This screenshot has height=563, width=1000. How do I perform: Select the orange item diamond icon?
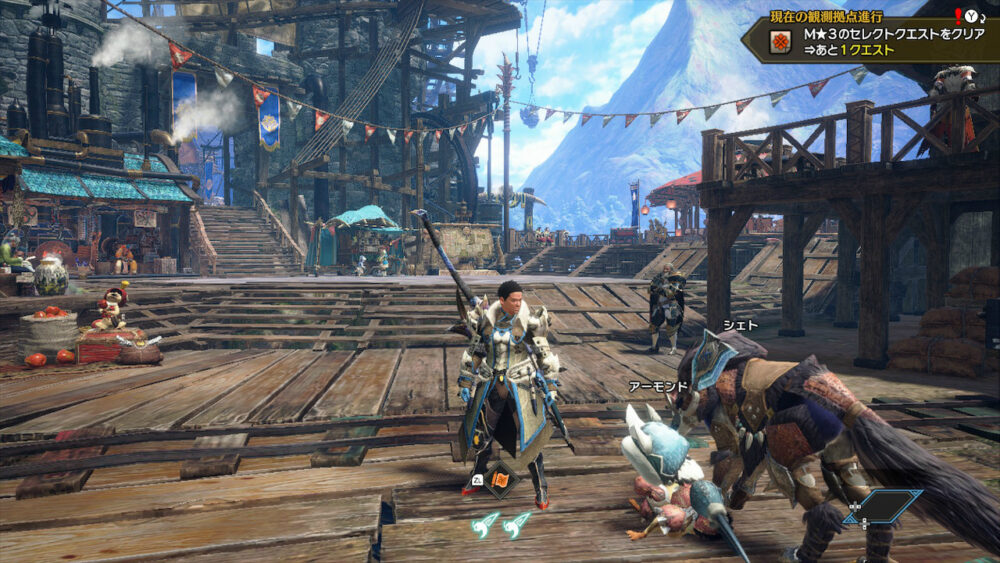click(x=500, y=480)
